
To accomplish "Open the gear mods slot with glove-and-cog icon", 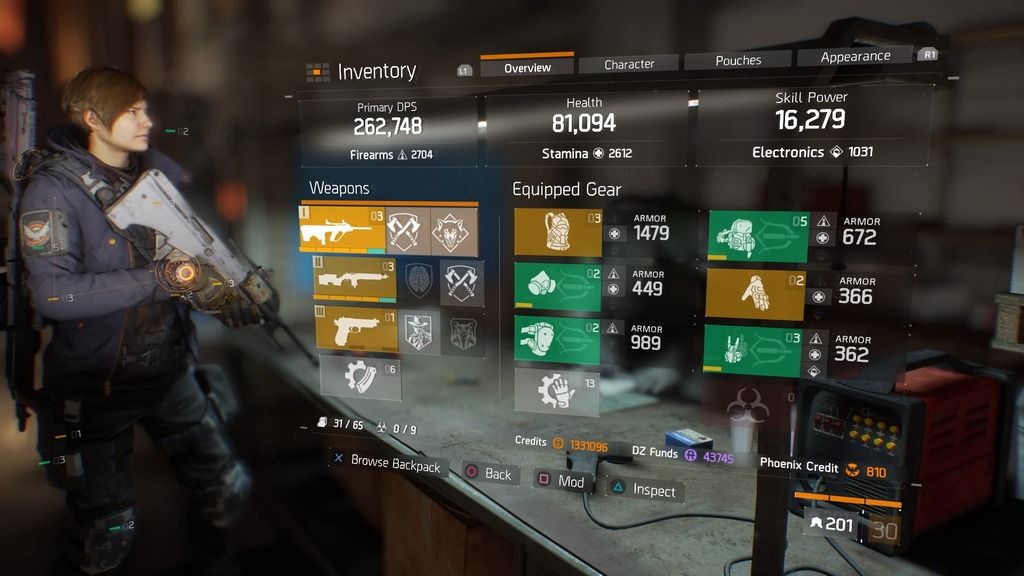I will pyautogui.click(x=556, y=391).
